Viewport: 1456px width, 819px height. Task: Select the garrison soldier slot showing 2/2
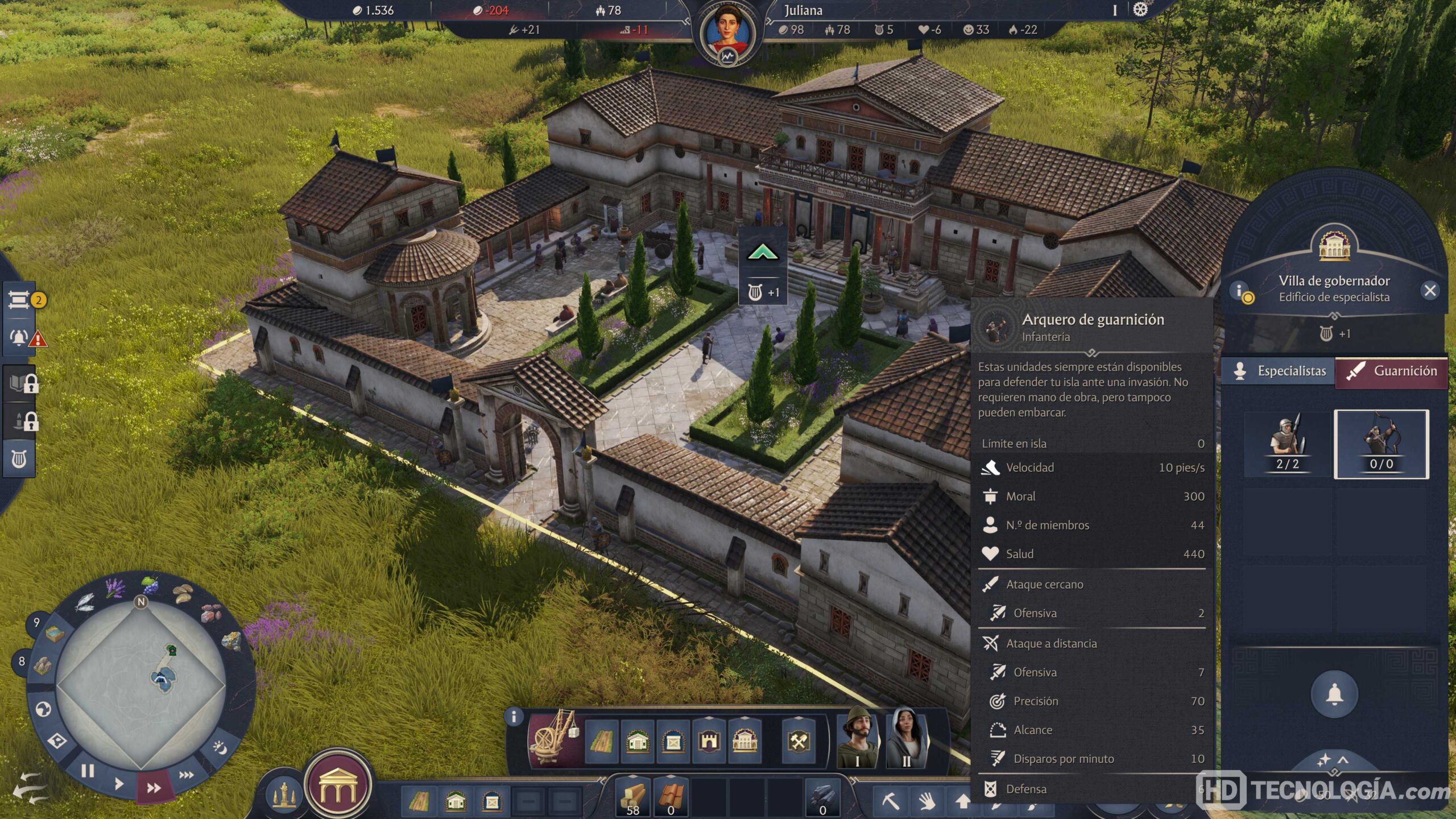pos(1287,444)
